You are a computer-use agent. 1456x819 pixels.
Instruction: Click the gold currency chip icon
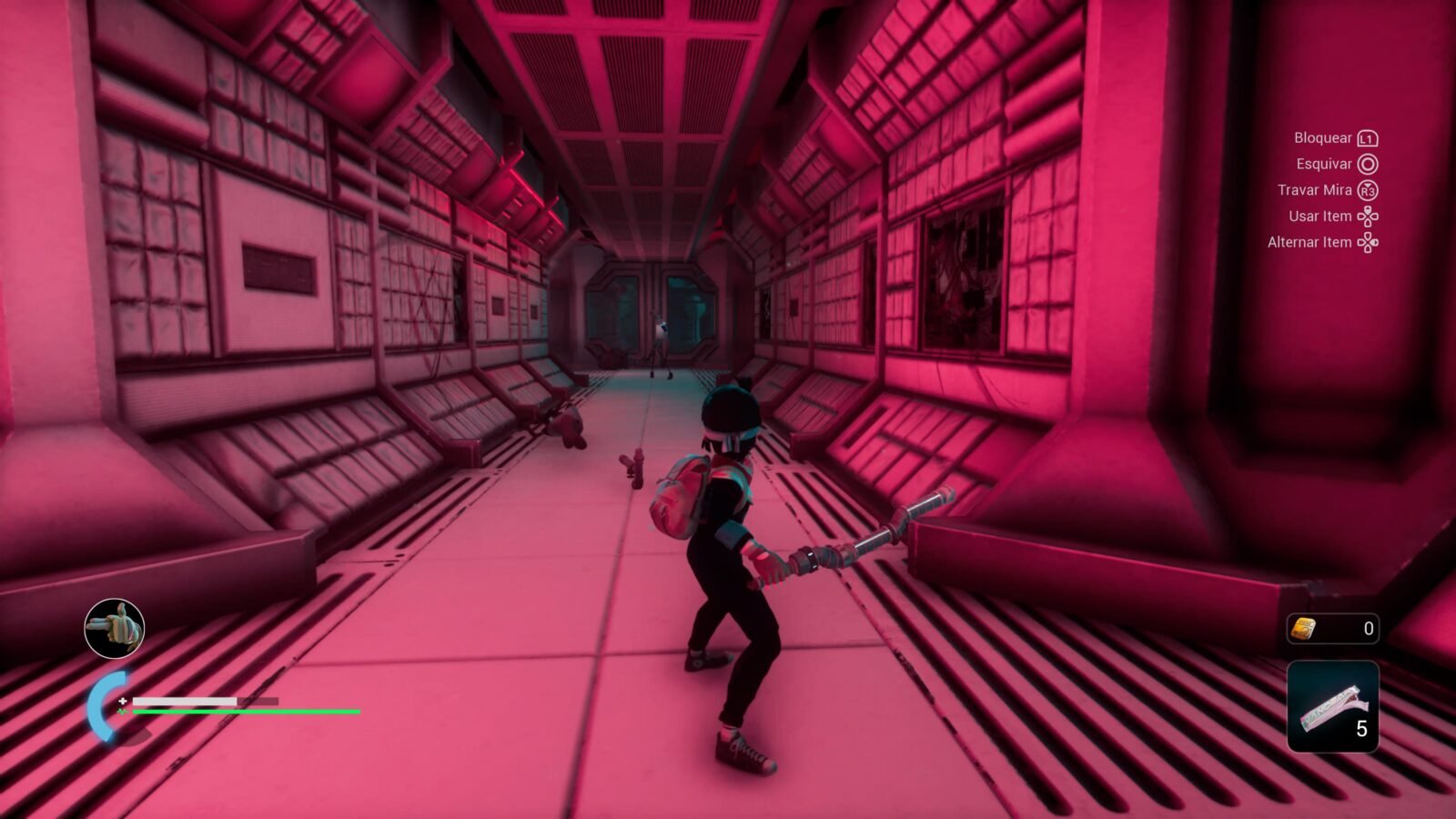pyautogui.click(x=1304, y=628)
